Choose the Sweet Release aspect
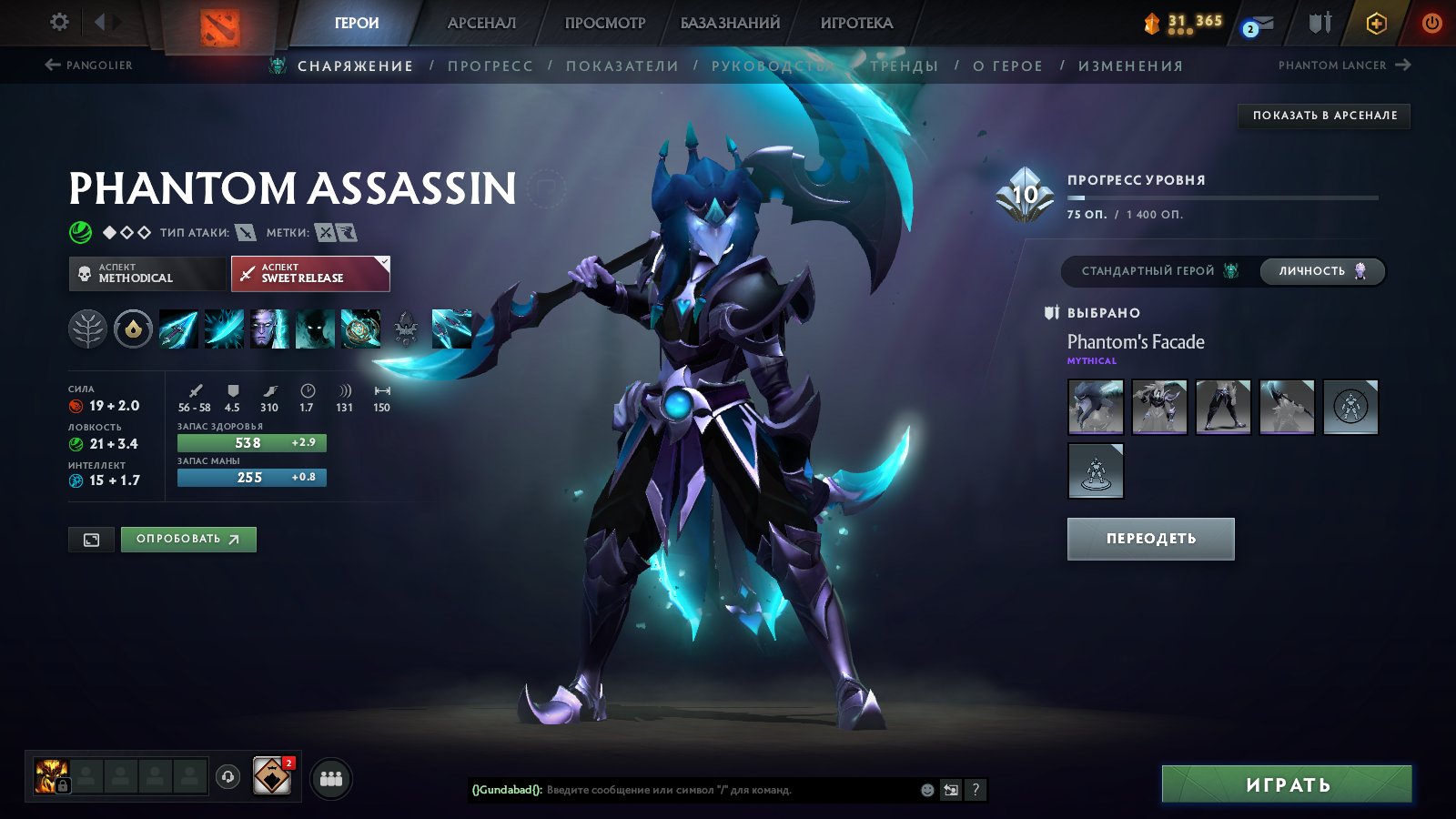This screenshot has width=1456, height=819. point(310,274)
